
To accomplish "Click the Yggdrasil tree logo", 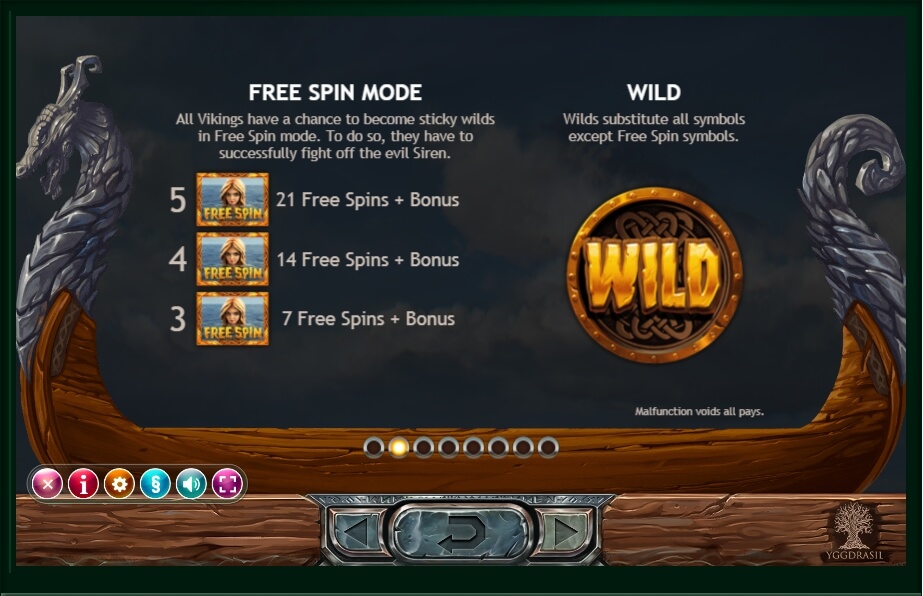I will pos(852,530).
